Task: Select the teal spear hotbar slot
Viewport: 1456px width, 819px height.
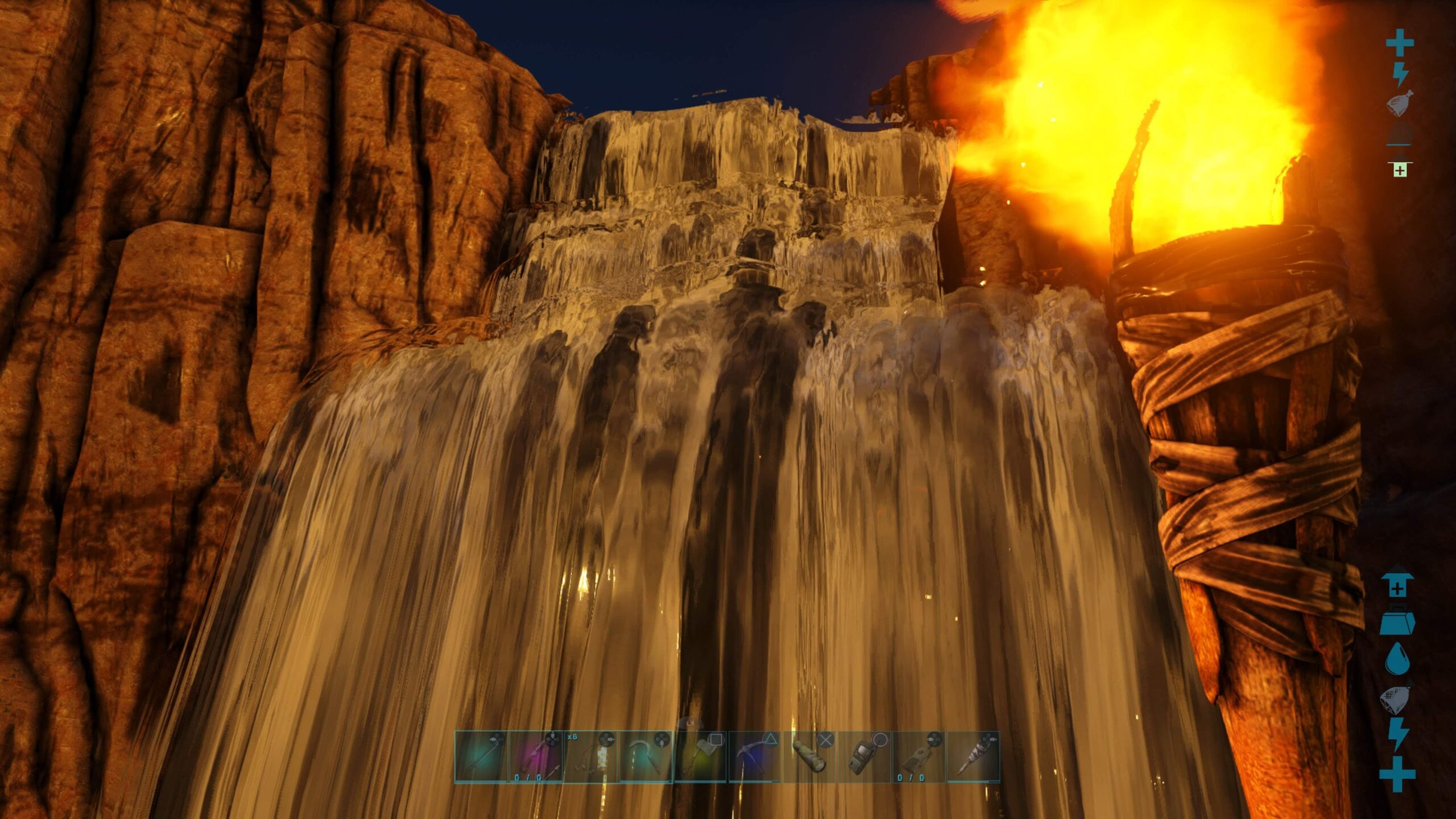Action: (481, 757)
